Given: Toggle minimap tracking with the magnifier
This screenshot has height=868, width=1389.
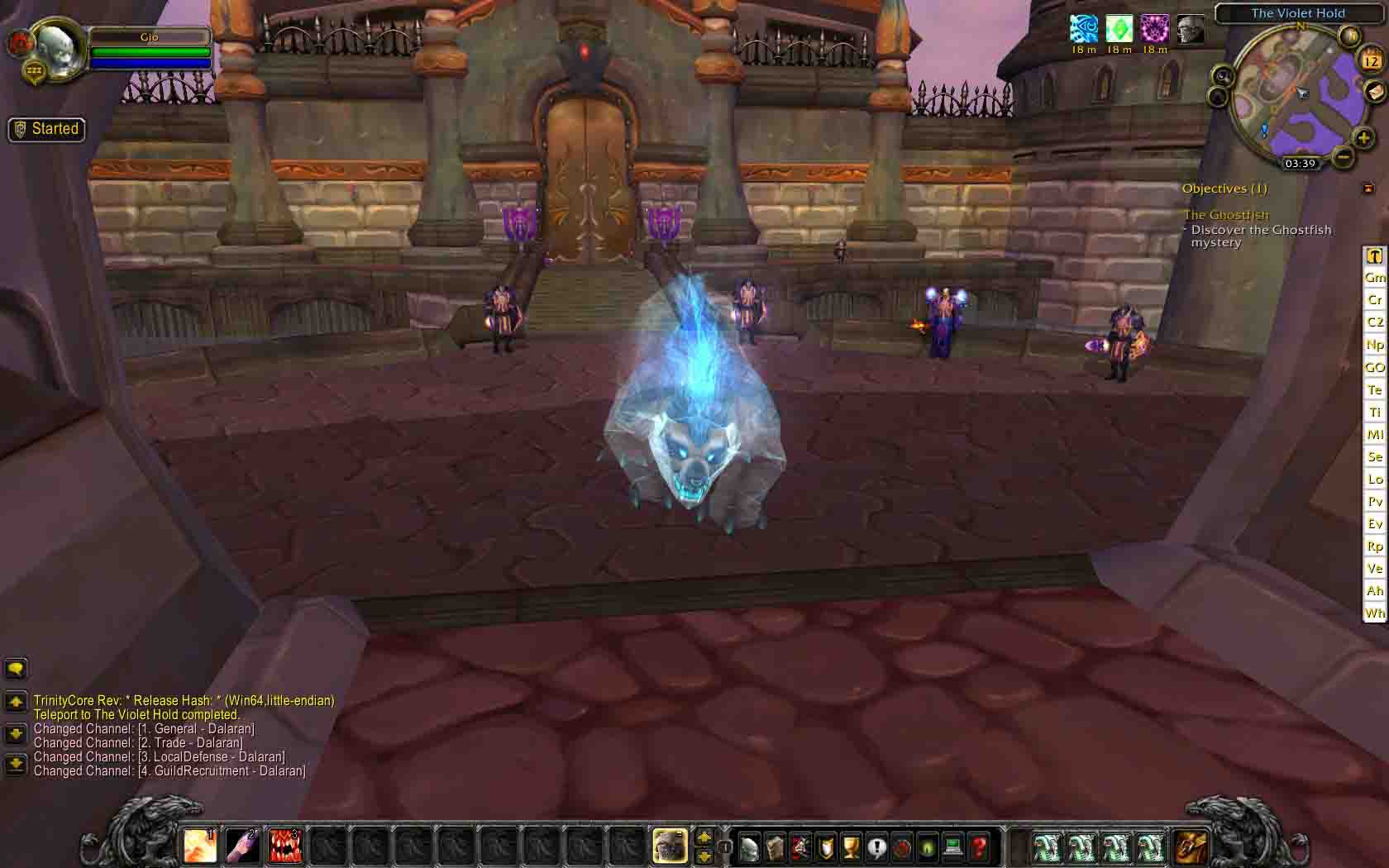Looking at the screenshot, I should point(1221,76).
